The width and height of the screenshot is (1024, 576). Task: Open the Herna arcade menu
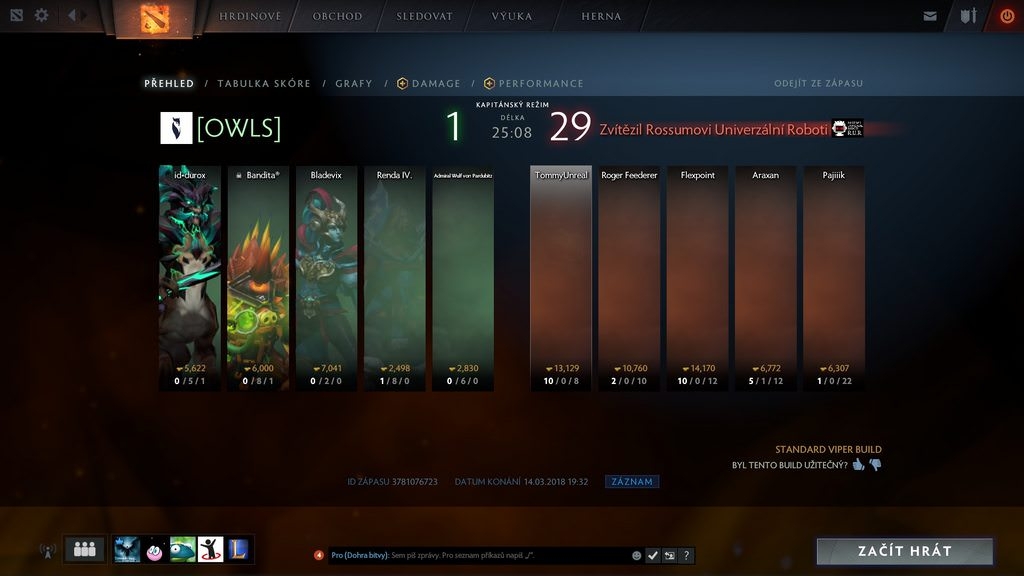(x=601, y=17)
